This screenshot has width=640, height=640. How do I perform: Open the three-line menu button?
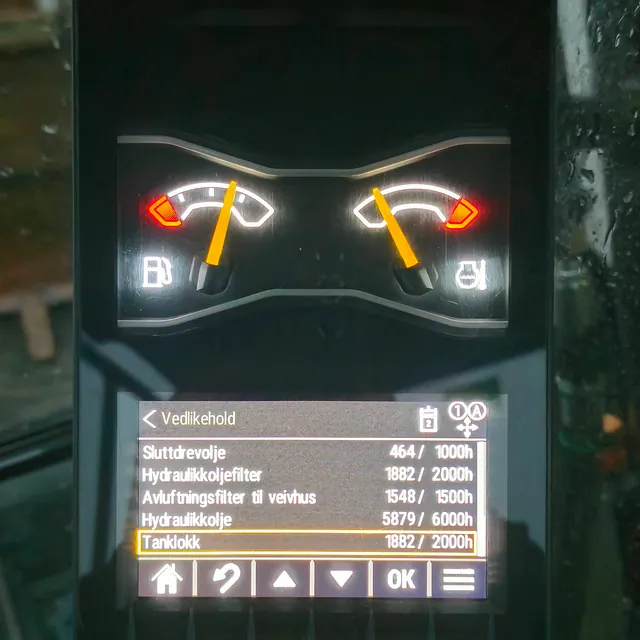(458, 579)
